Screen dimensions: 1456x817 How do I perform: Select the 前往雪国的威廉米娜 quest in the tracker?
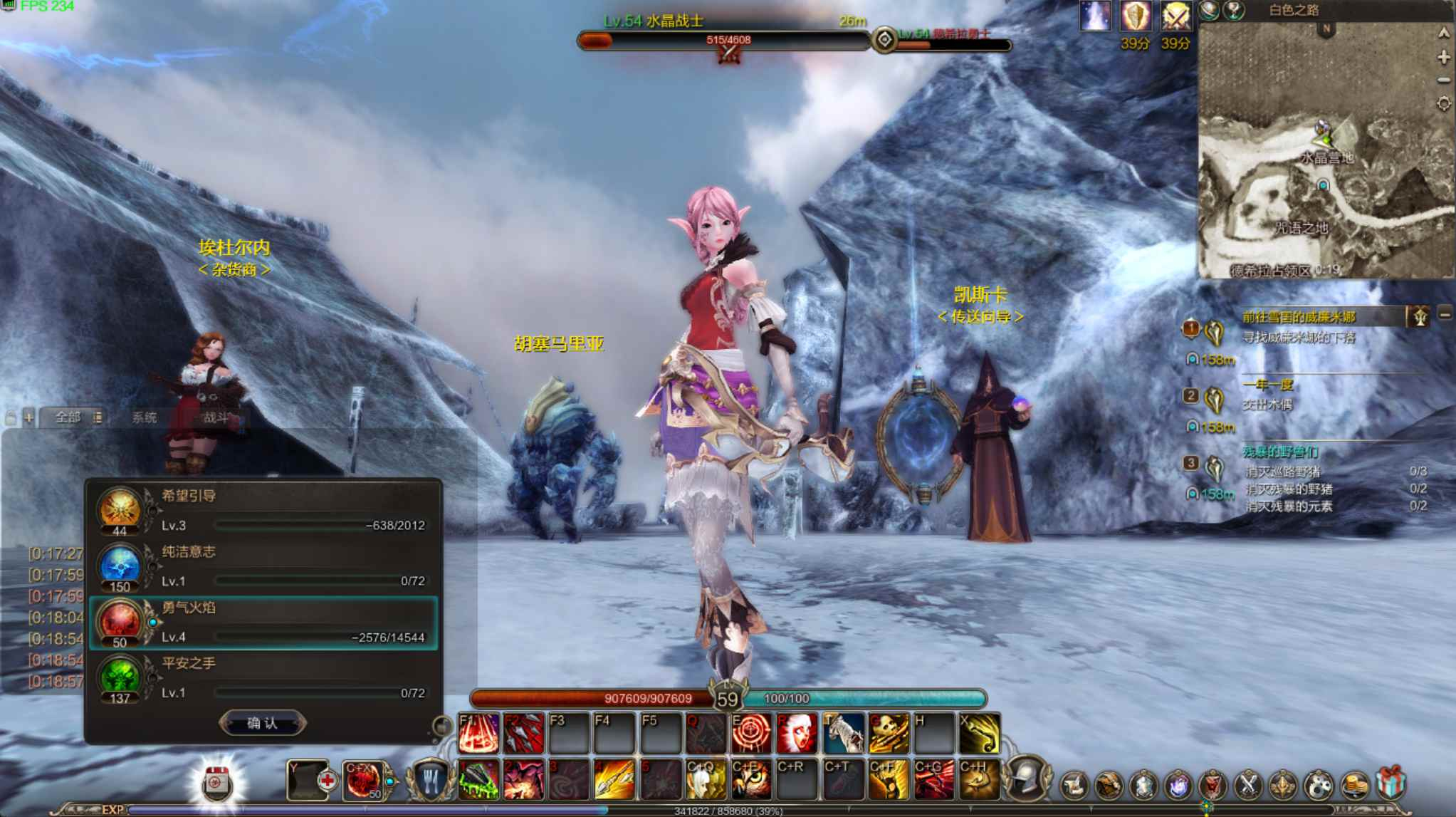[1299, 317]
